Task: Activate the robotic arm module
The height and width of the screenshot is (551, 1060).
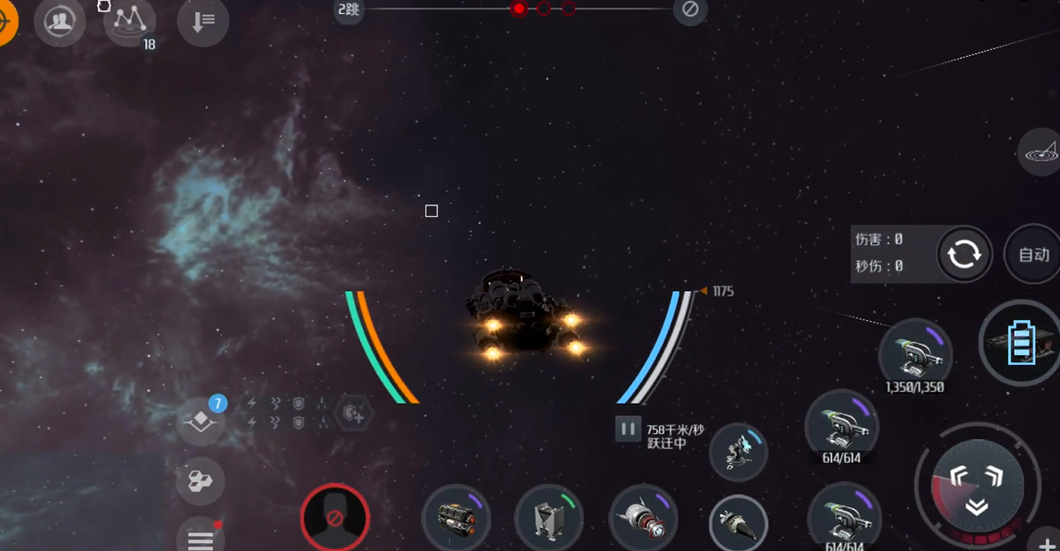Action: point(738,452)
